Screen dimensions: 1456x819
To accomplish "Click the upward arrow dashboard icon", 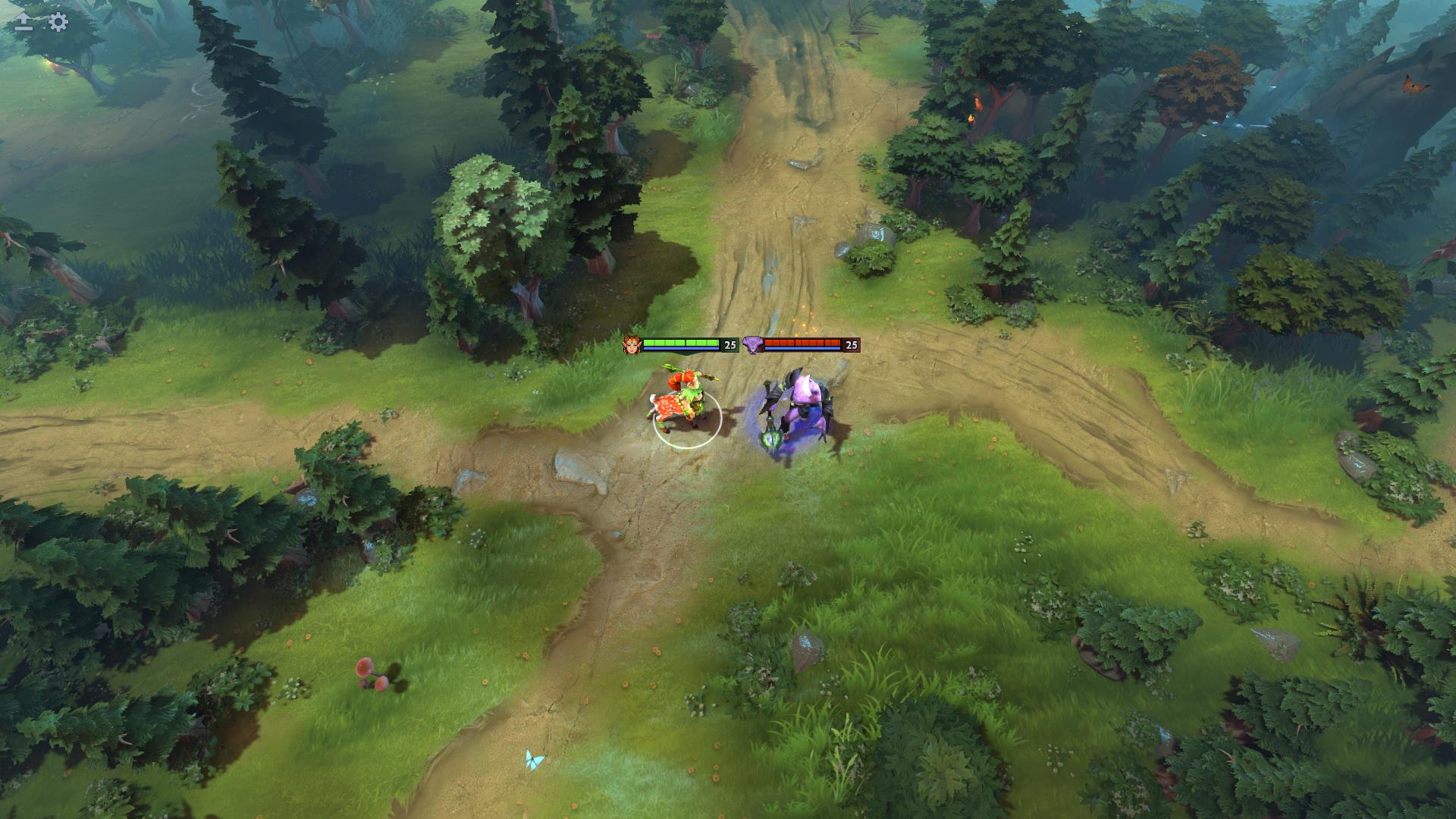I will [x=24, y=22].
